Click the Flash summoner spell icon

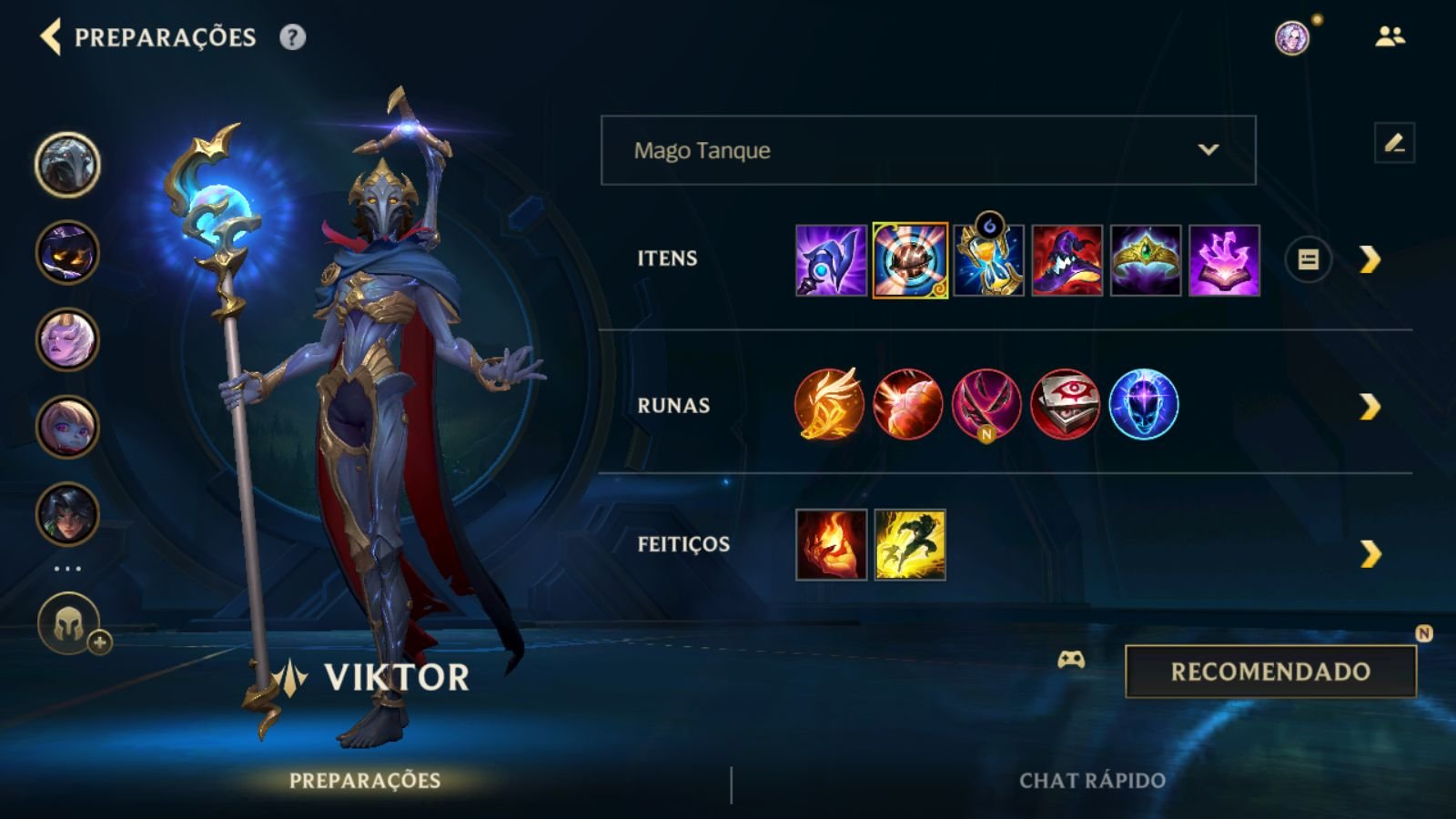(910, 546)
